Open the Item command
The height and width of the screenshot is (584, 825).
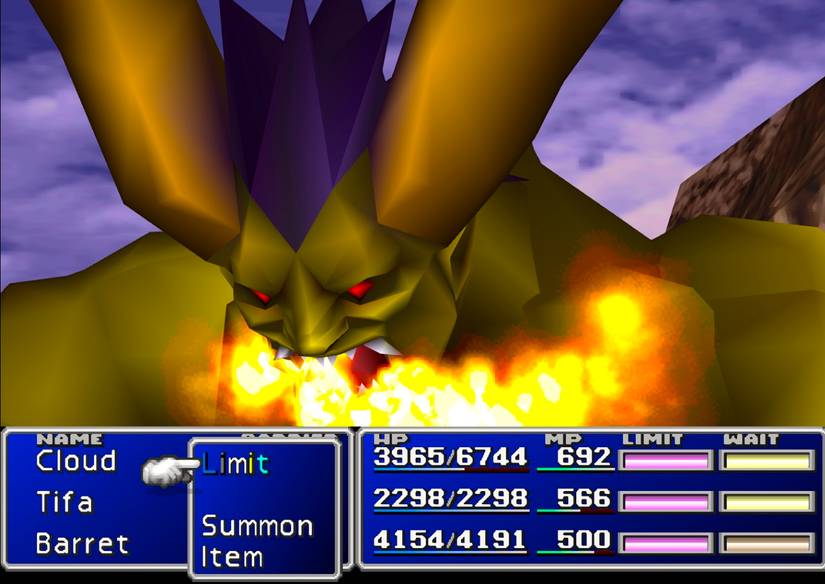click(232, 556)
